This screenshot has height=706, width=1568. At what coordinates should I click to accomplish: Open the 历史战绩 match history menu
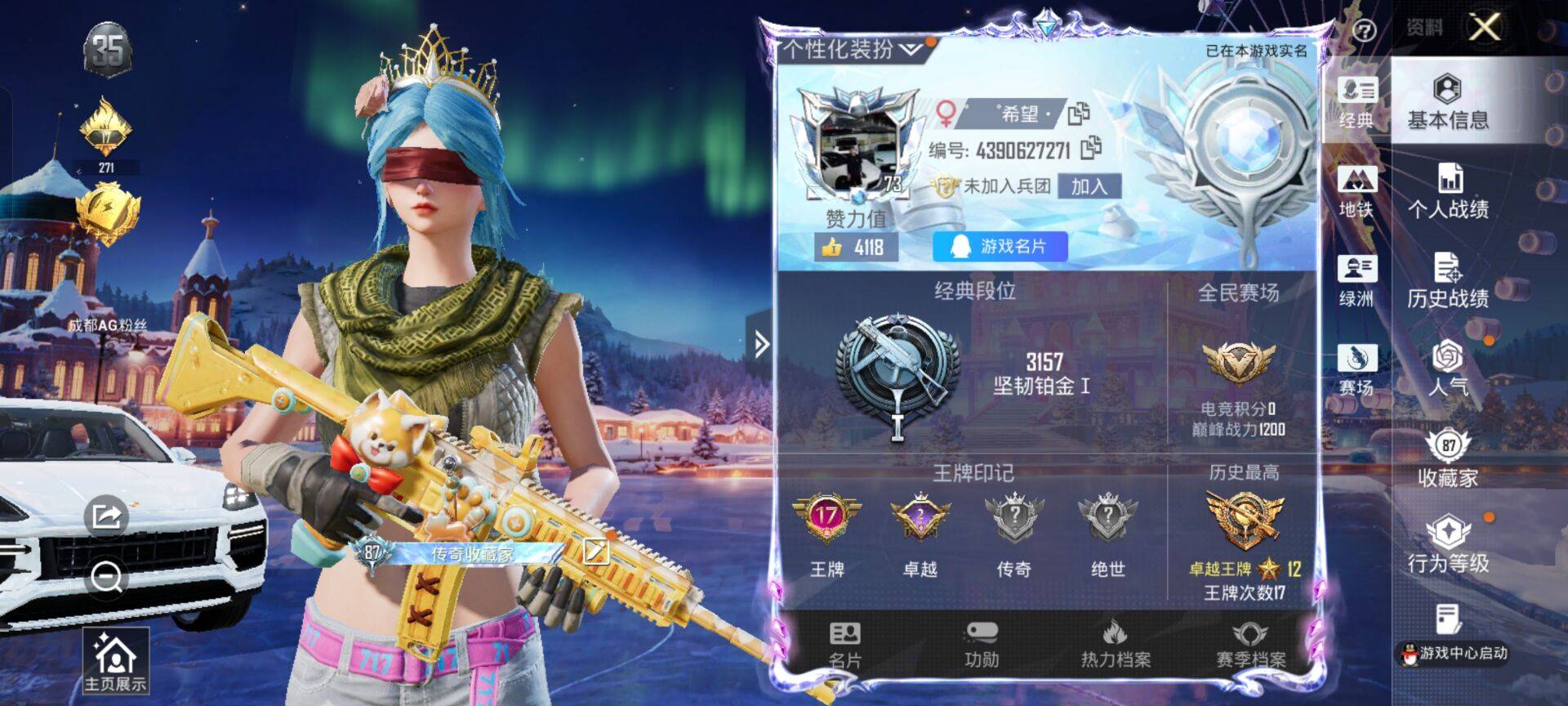[1448, 280]
